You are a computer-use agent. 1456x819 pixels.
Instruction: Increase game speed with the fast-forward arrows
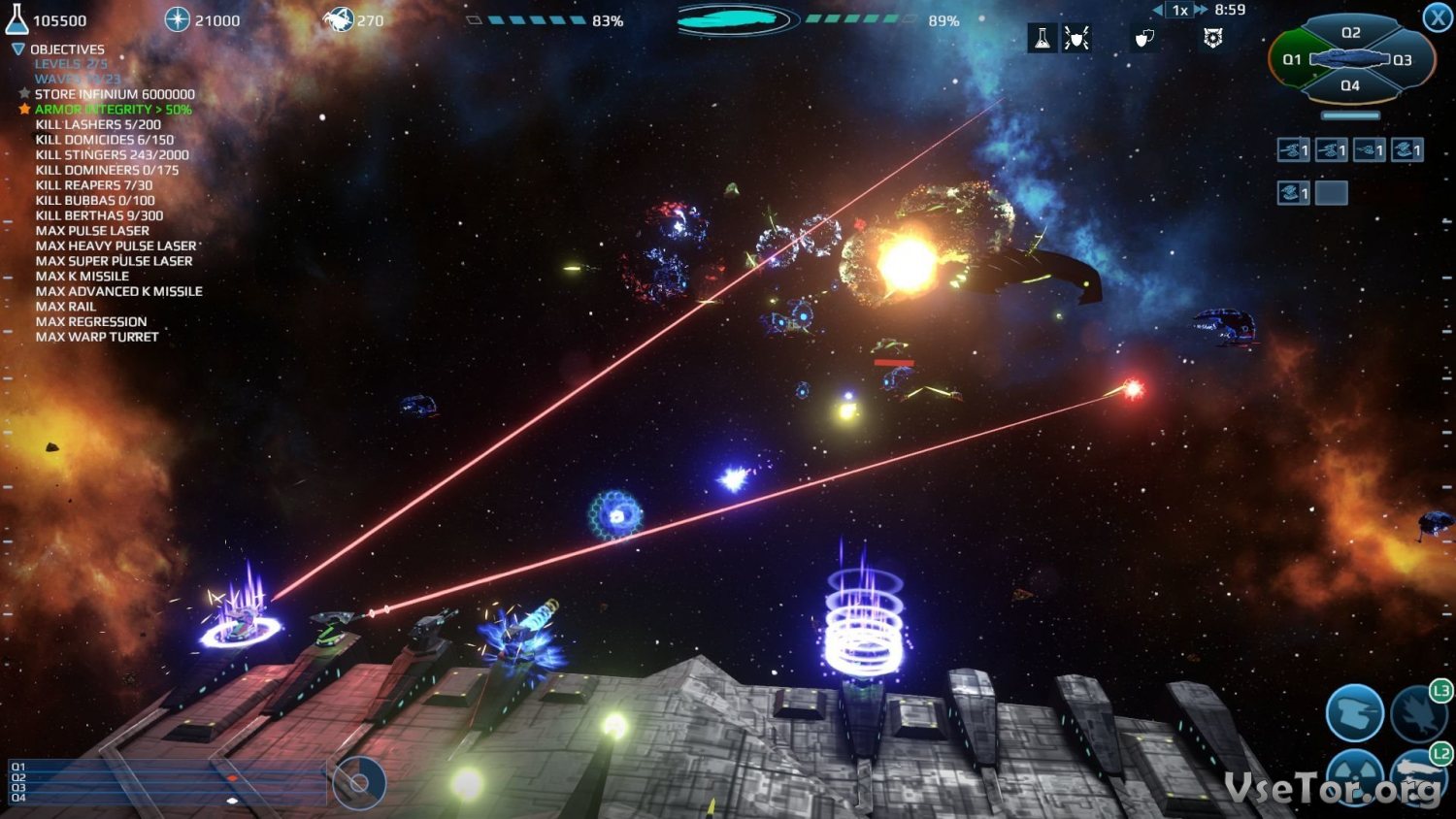tap(1202, 10)
